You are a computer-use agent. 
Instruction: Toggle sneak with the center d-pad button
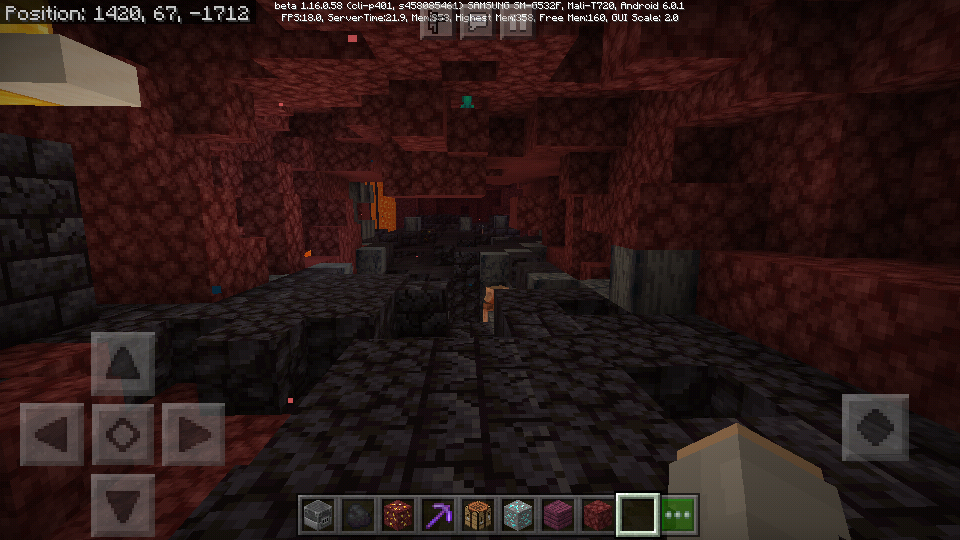(123, 435)
